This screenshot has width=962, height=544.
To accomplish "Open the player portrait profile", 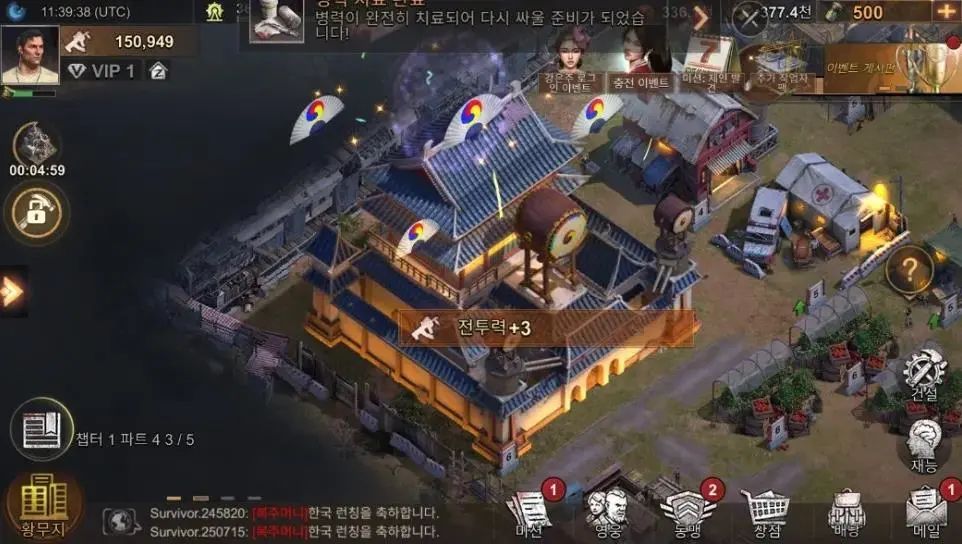I will pos(30,55).
